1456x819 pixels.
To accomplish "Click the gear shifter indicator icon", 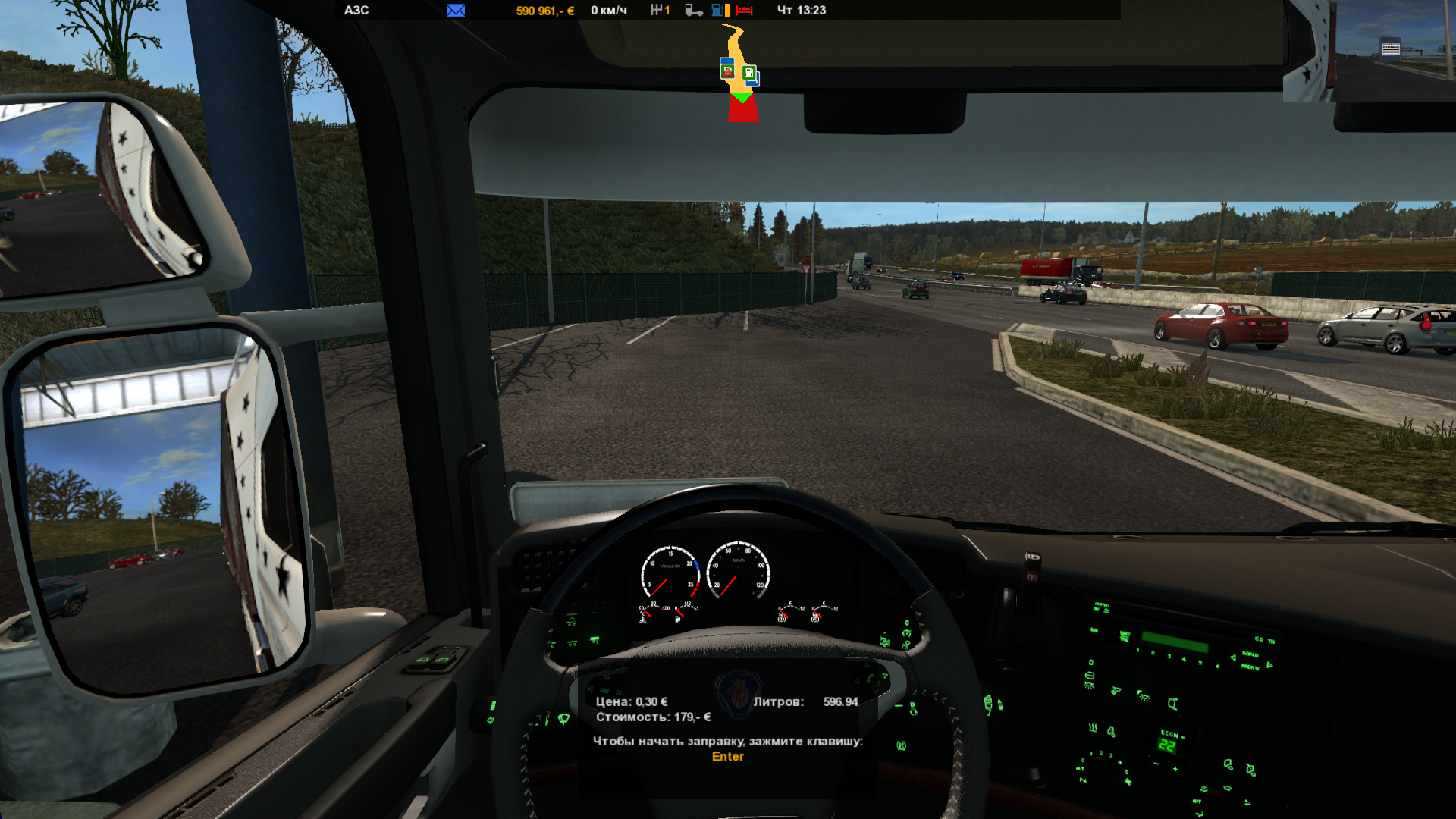I will pos(656,11).
